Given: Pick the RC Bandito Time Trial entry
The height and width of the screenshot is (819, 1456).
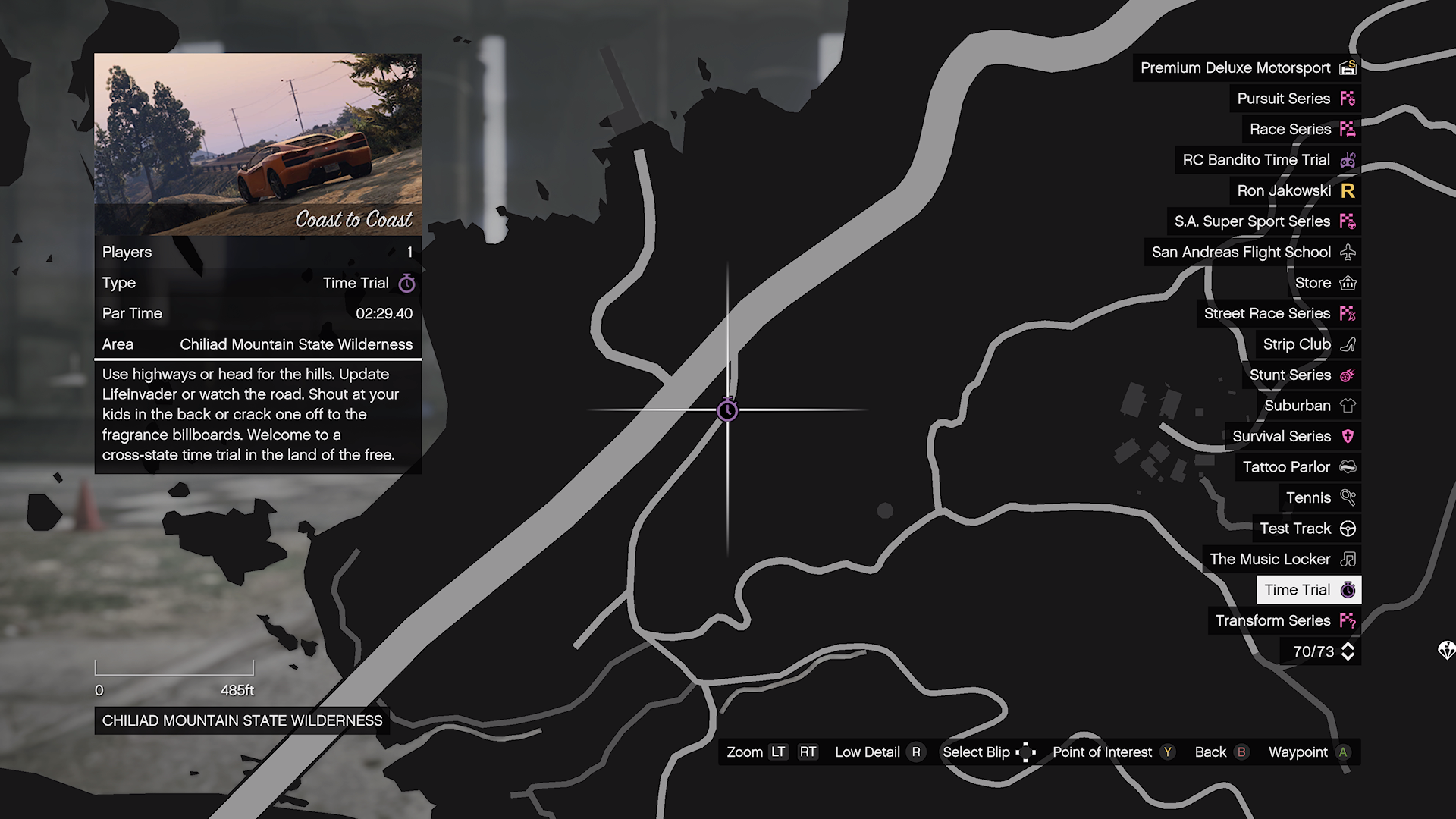Looking at the screenshot, I should pyautogui.click(x=1267, y=160).
